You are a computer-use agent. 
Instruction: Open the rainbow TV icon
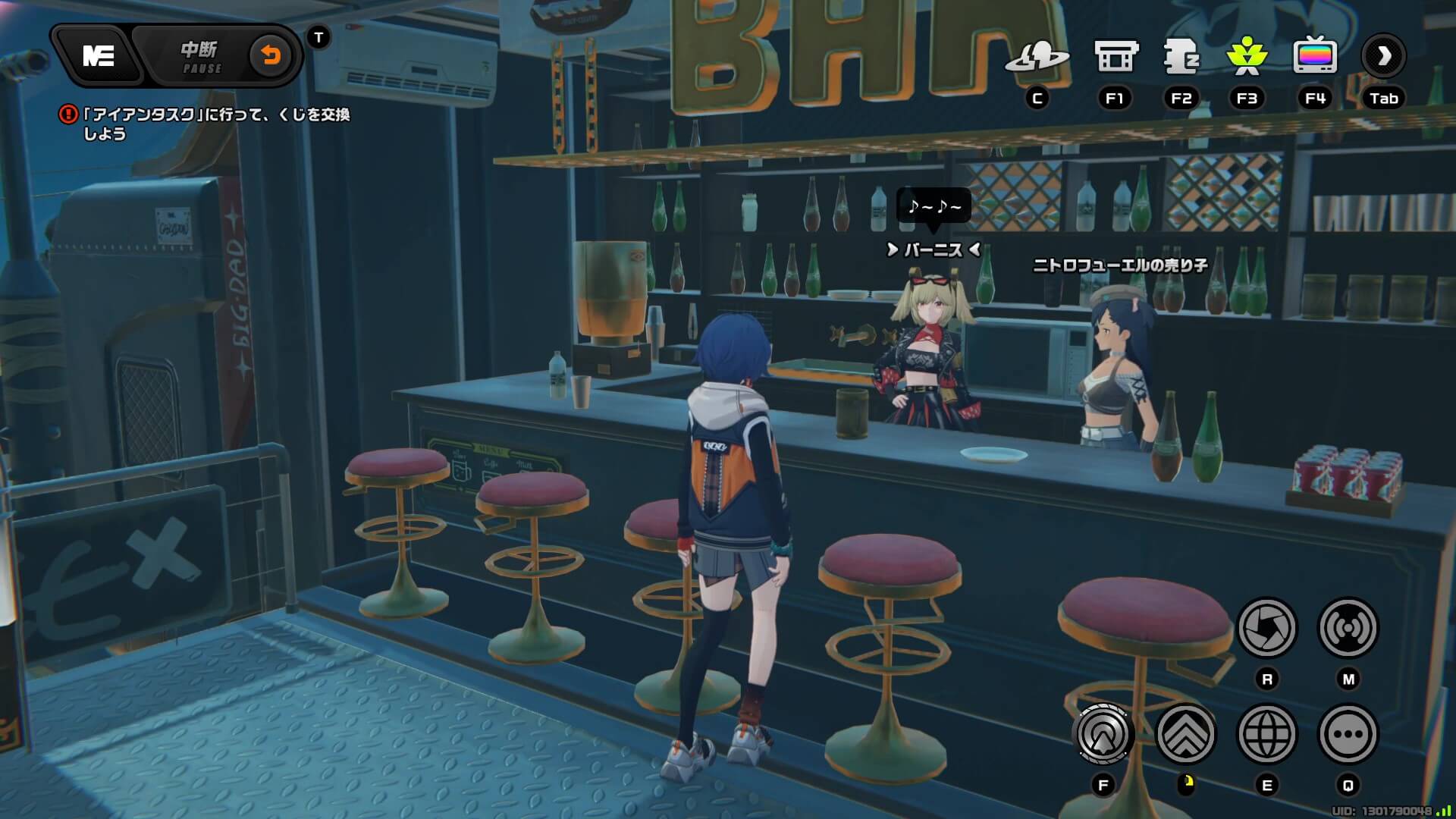point(1314,55)
